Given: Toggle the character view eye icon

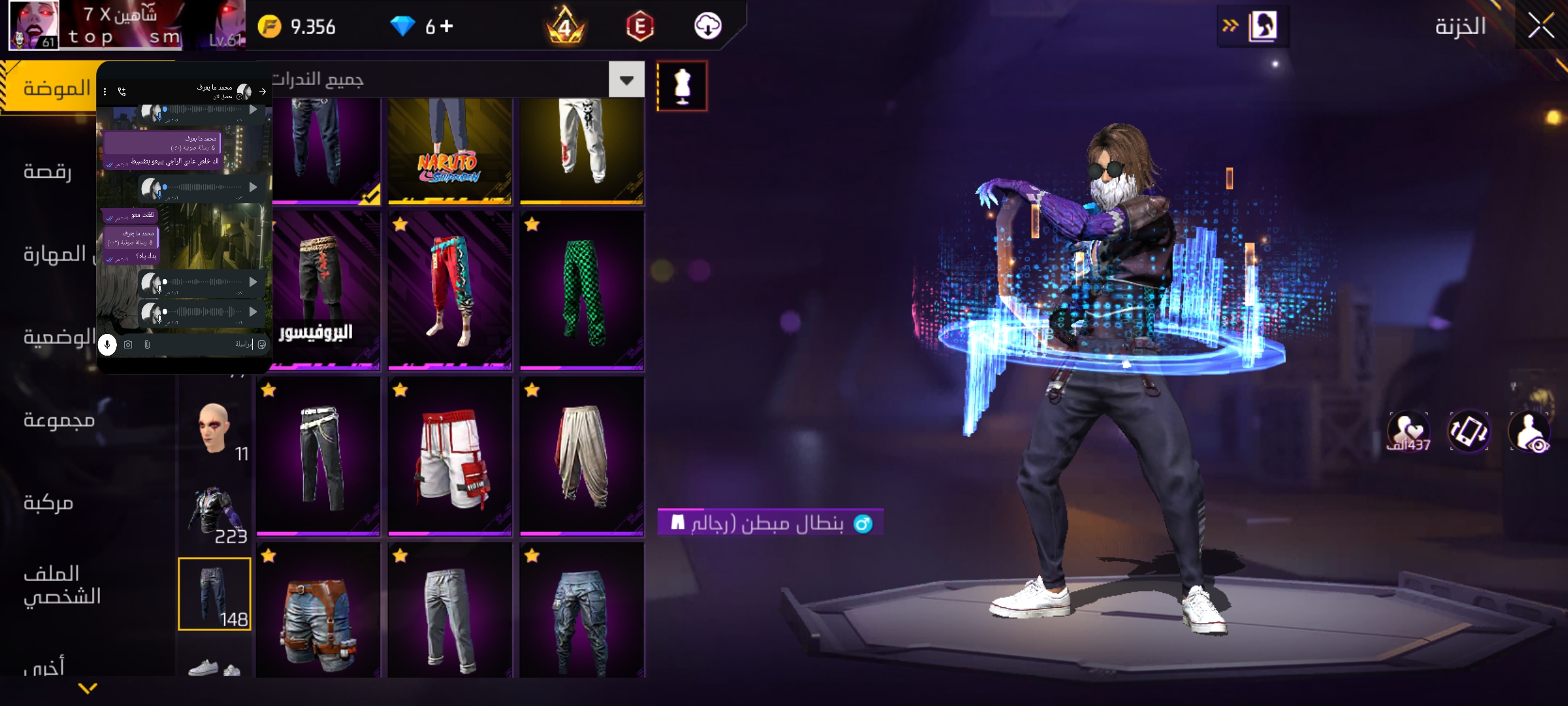Looking at the screenshot, I should [1529, 432].
